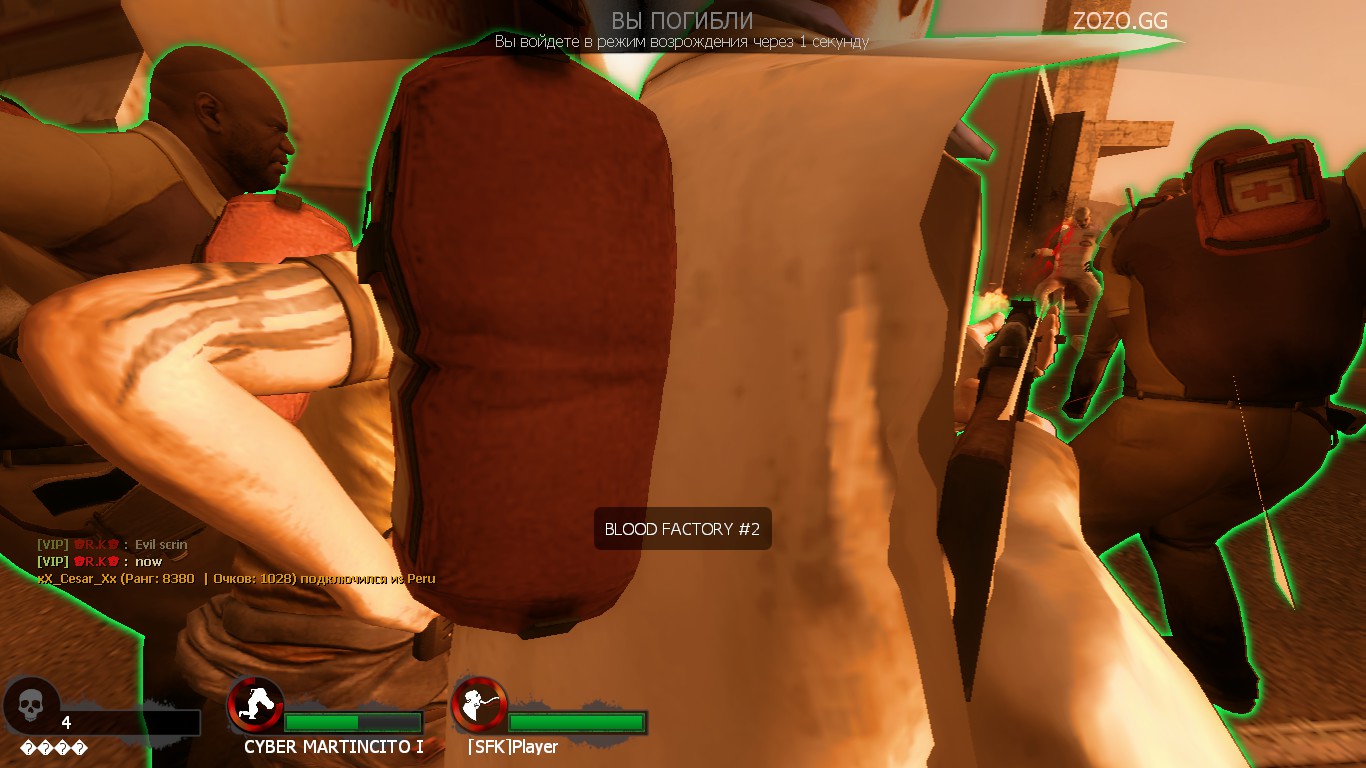Viewport: 1366px width, 768px height.
Task: Click the BLOOD FACTORY #2 label
Action: (x=682, y=529)
